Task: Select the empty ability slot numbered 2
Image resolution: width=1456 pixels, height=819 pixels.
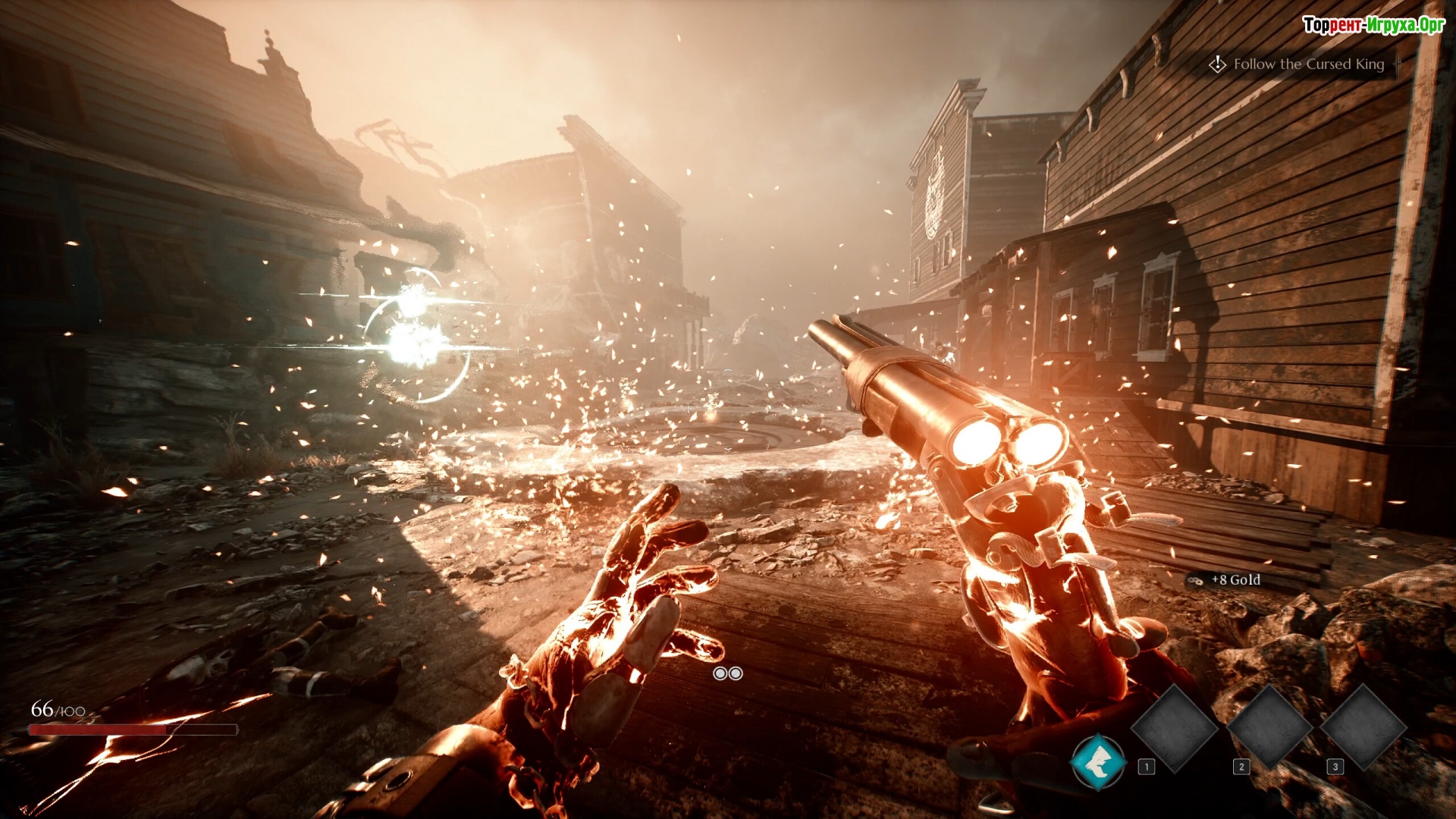Action: [1269, 728]
